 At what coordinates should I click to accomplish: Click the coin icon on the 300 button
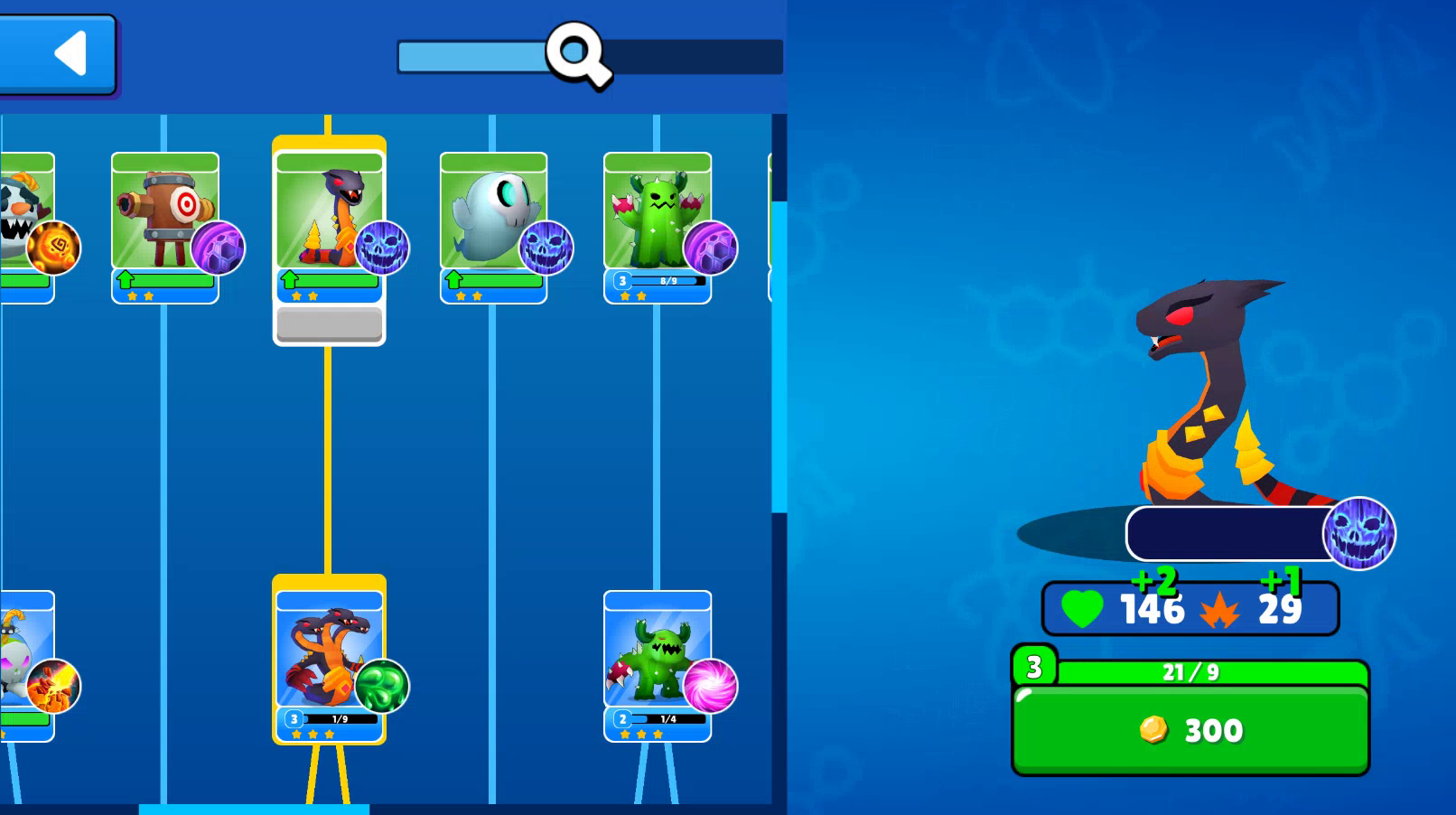(1153, 731)
